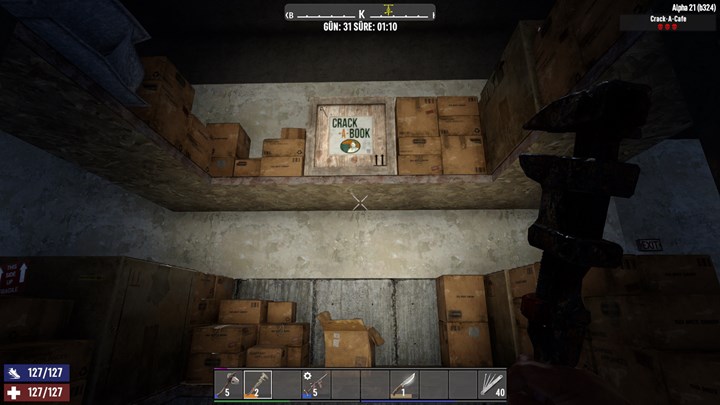Image resolution: width=720 pixels, height=405 pixels.
Task: Select the stone axe hotbar slot
Action: 228,385
